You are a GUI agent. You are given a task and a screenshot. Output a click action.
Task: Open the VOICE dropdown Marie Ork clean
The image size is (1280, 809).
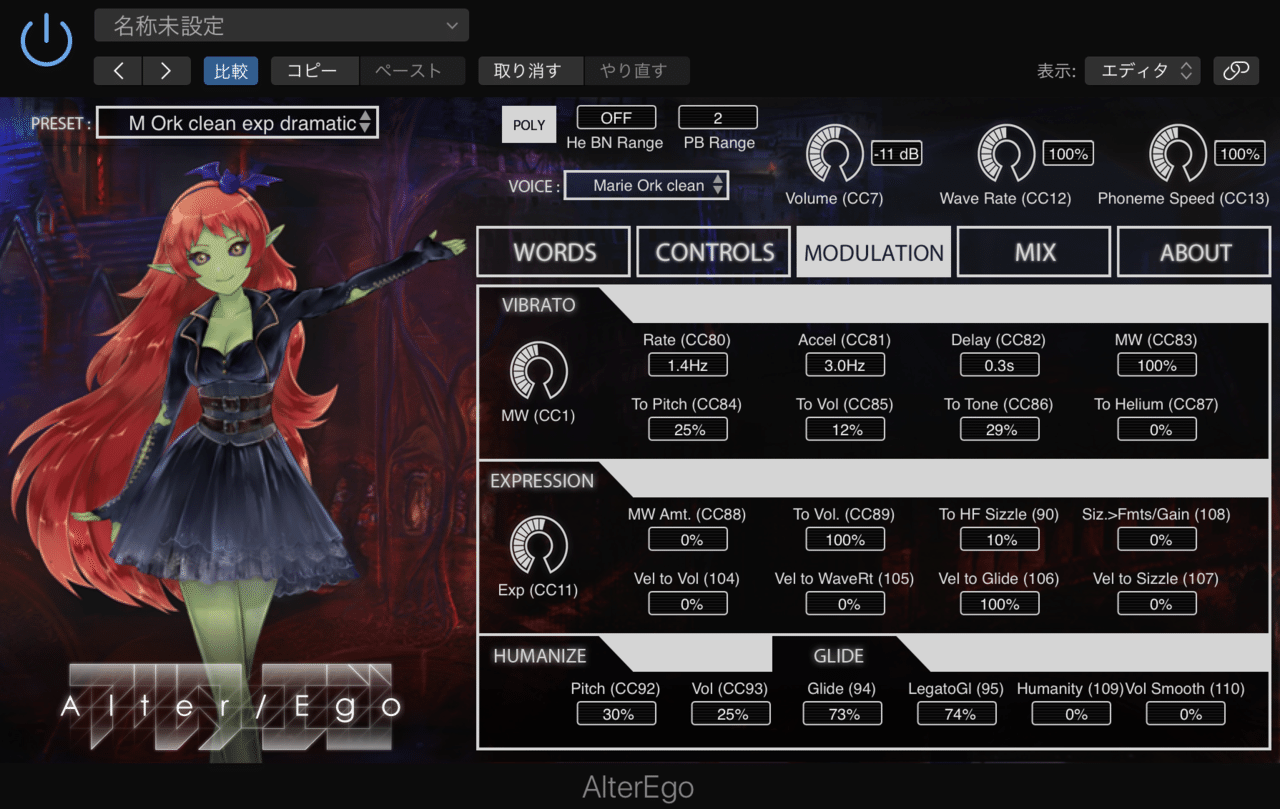coord(646,185)
